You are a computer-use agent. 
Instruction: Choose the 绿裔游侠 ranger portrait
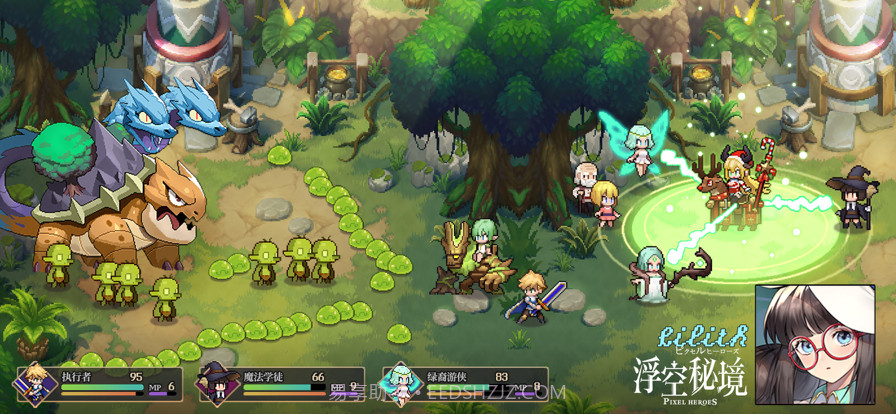click(x=400, y=385)
